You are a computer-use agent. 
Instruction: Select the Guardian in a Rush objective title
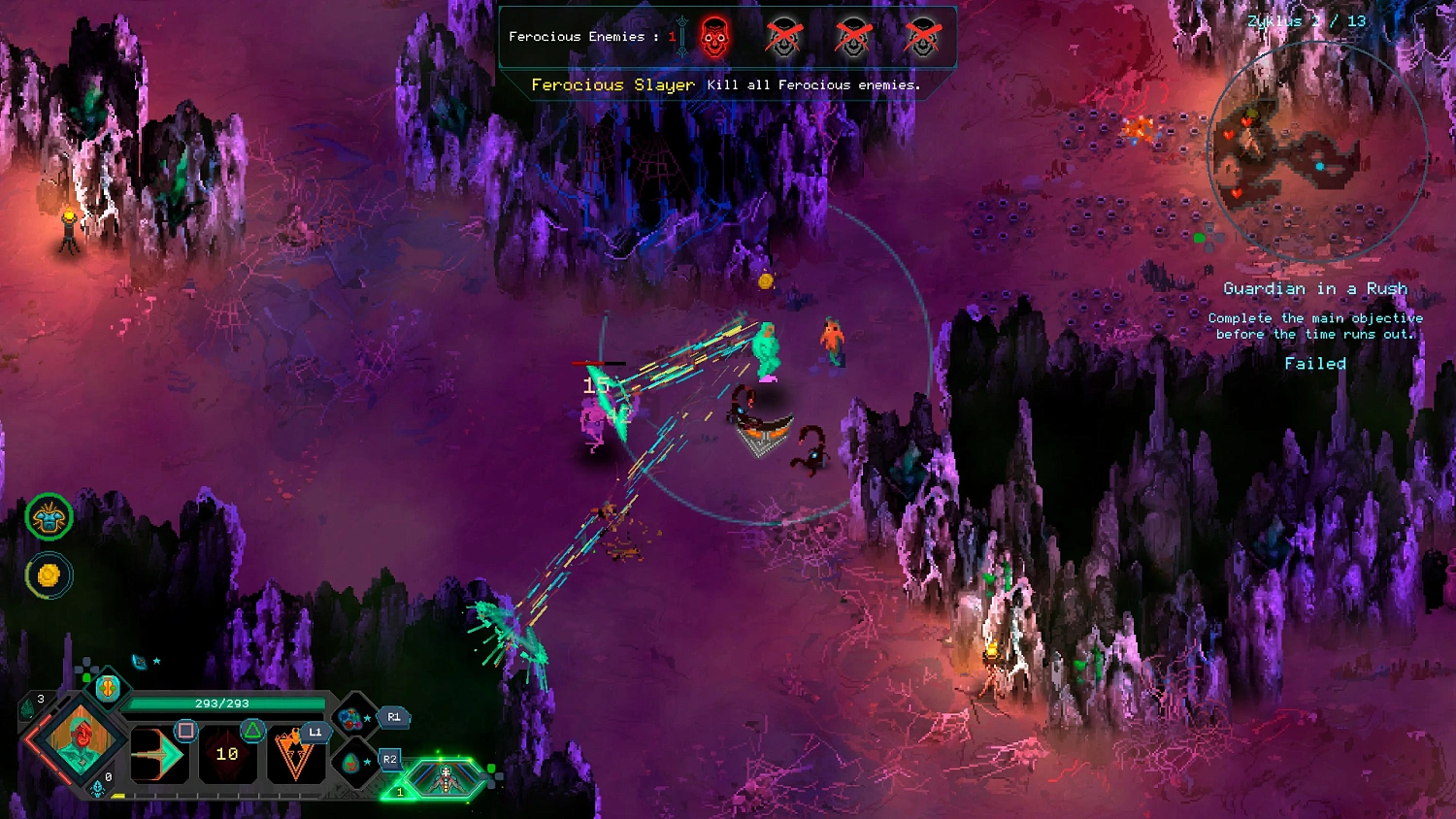point(1316,288)
